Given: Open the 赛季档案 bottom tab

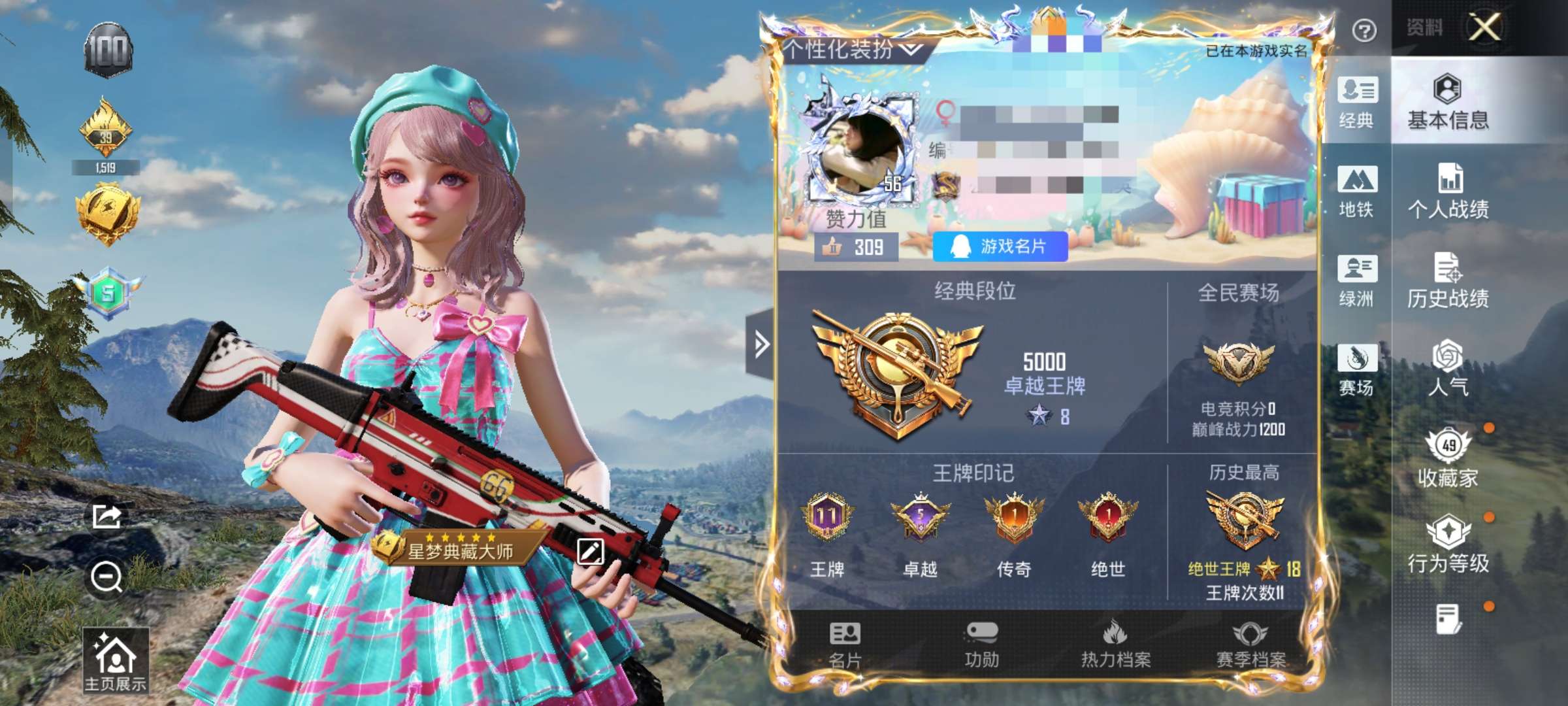Looking at the screenshot, I should click(x=1250, y=645).
